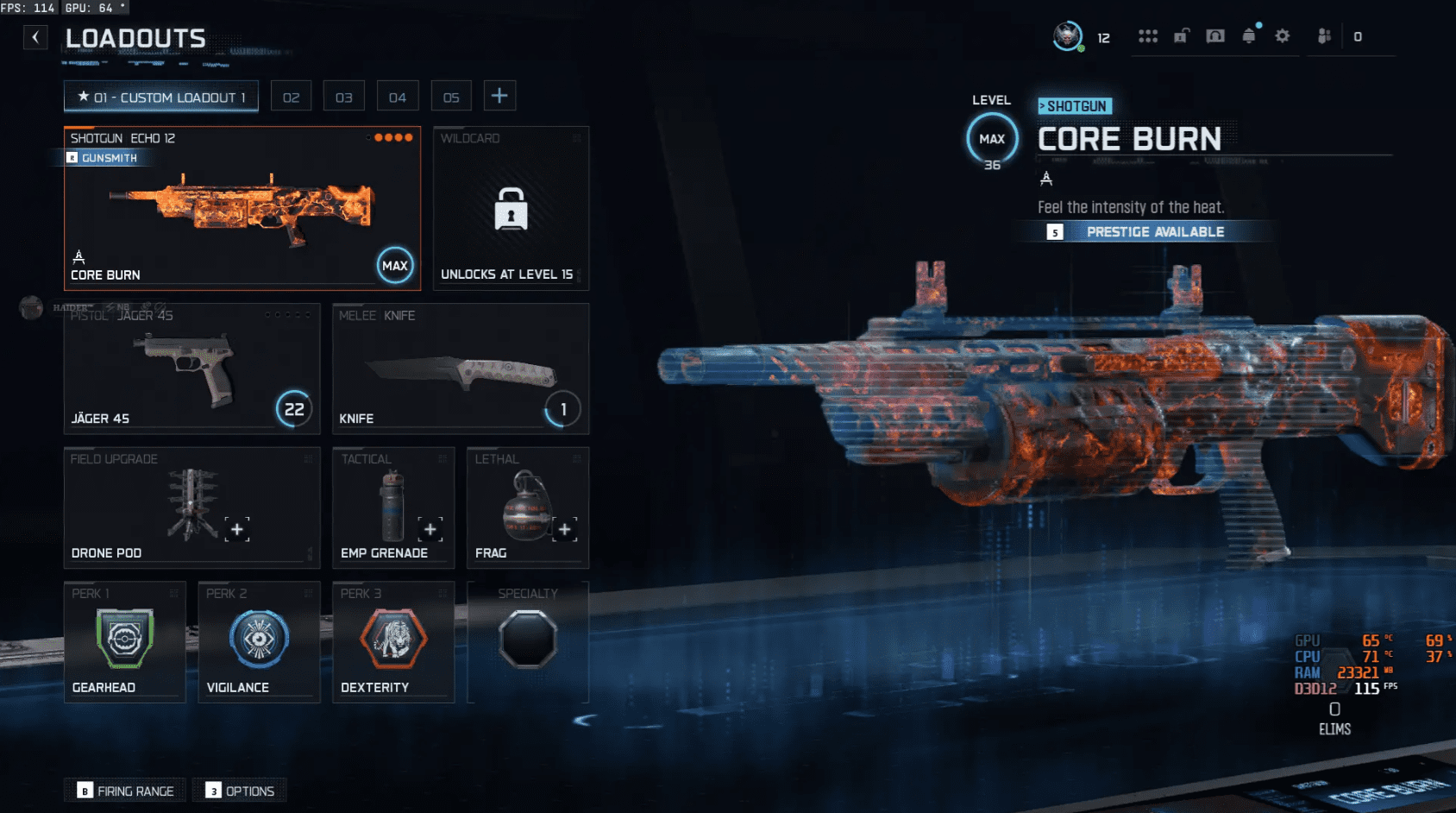Switch to loadout tab 02
Image resolution: width=1456 pixels, height=813 pixels.
coord(292,97)
